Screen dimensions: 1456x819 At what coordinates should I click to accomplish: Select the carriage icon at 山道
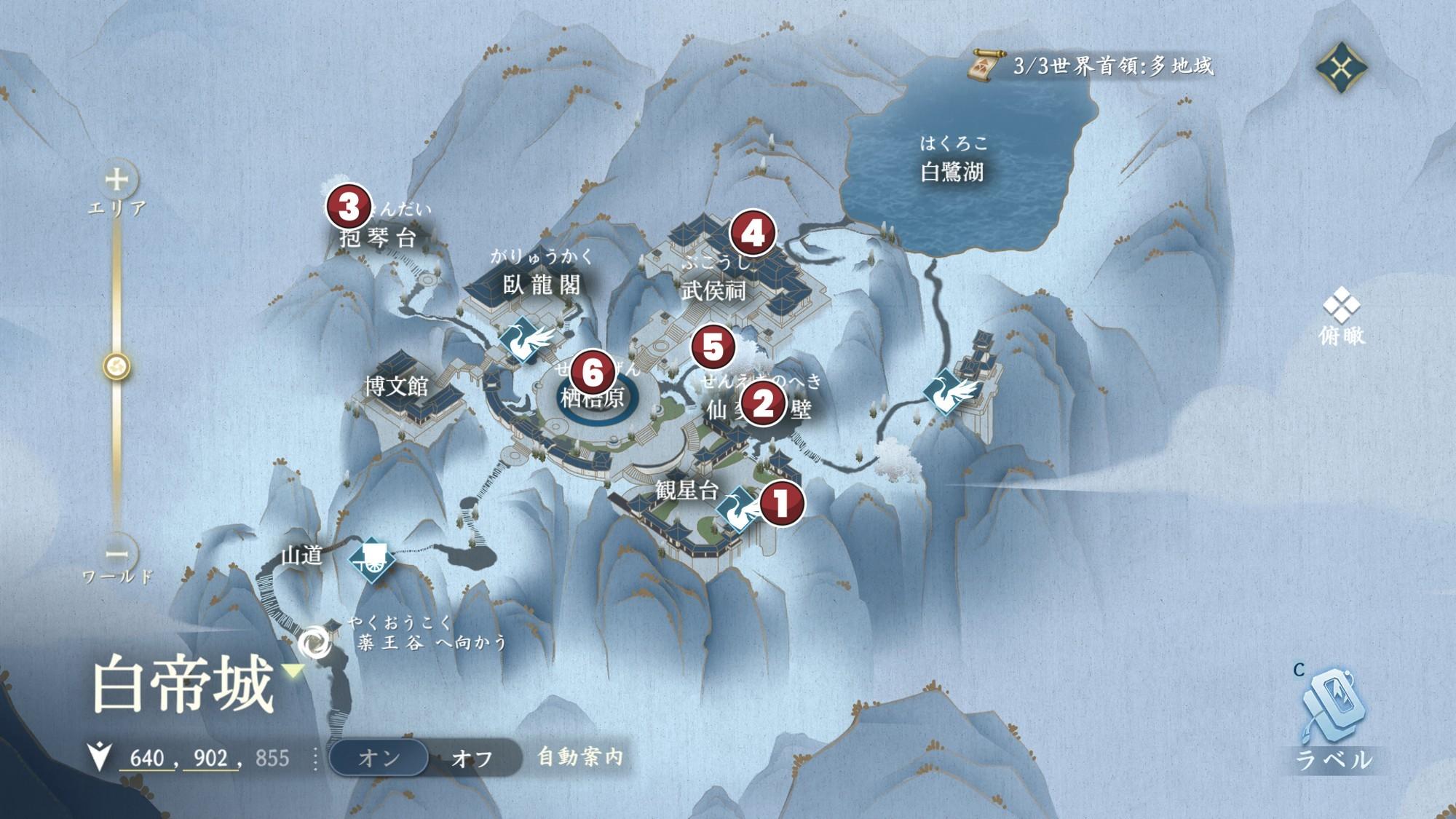click(x=371, y=559)
